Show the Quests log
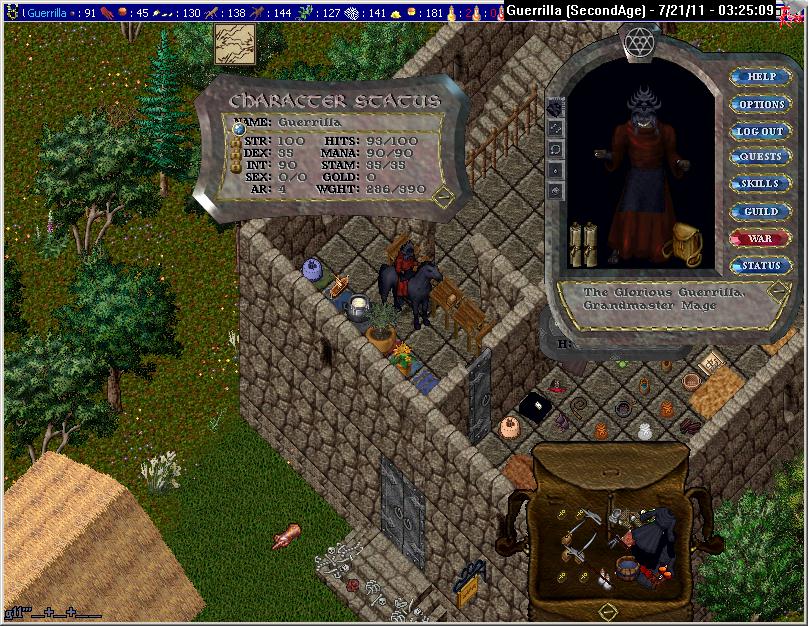The image size is (808, 626). point(761,157)
